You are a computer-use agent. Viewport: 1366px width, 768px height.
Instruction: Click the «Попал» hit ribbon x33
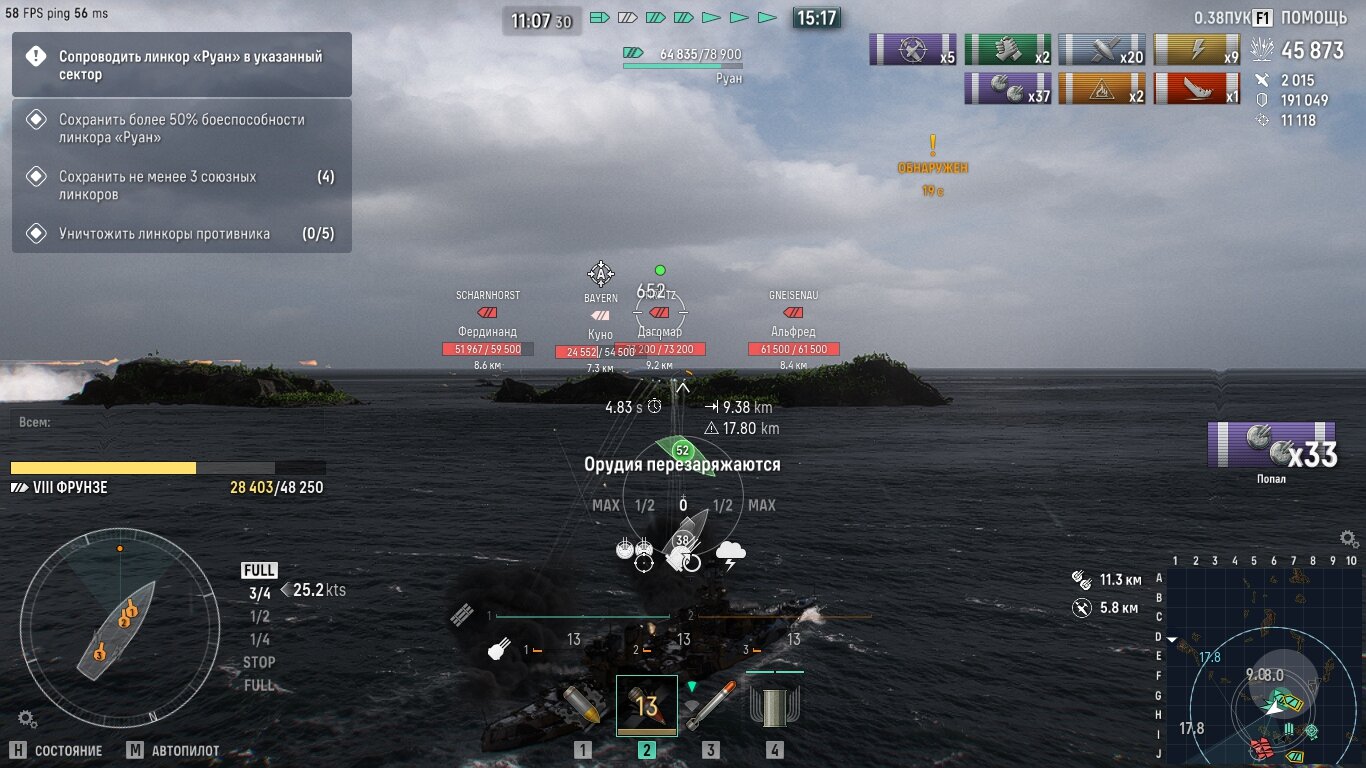[x=1272, y=446]
